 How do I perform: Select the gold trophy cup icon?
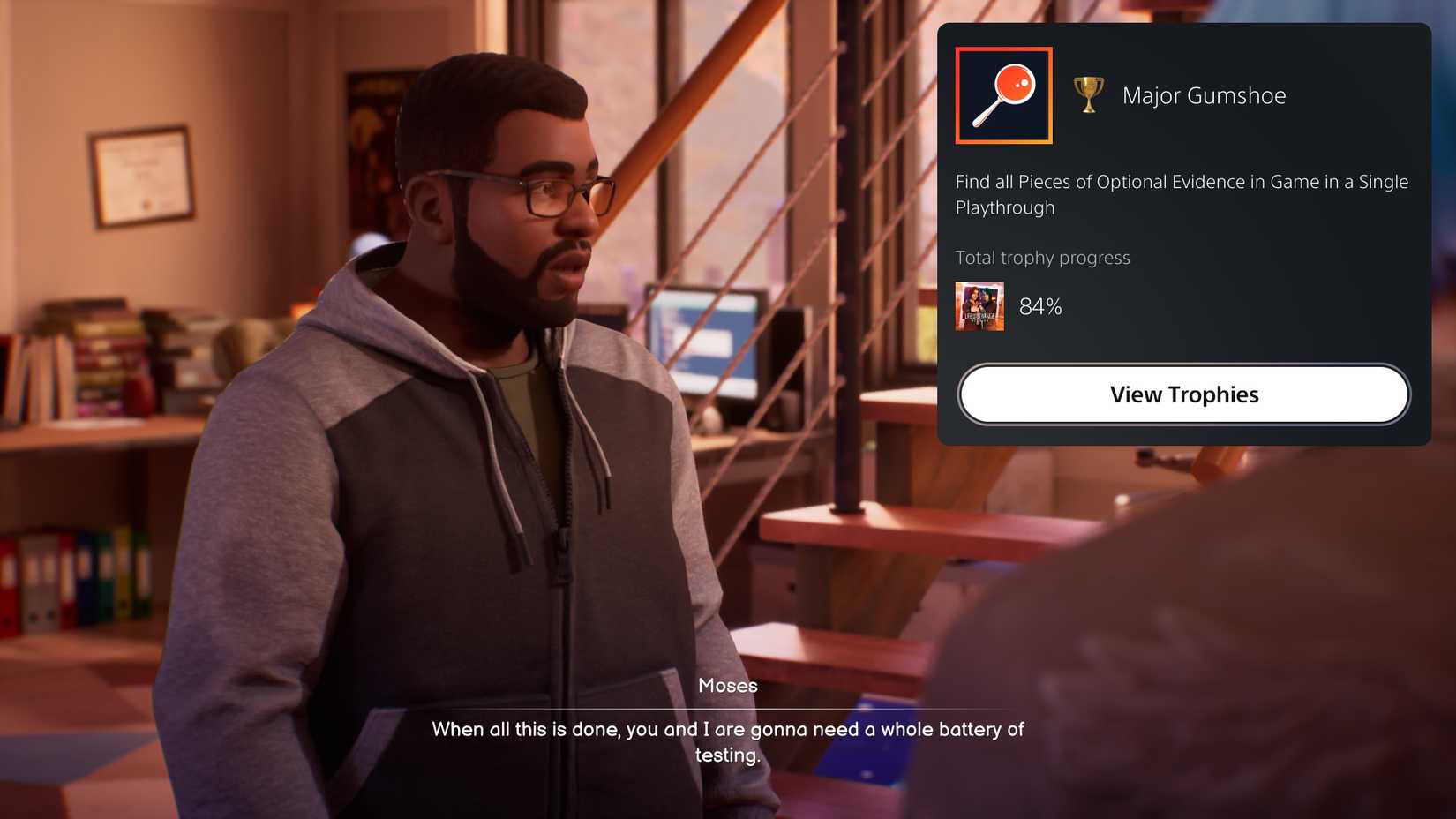pyautogui.click(x=1088, y=94)
